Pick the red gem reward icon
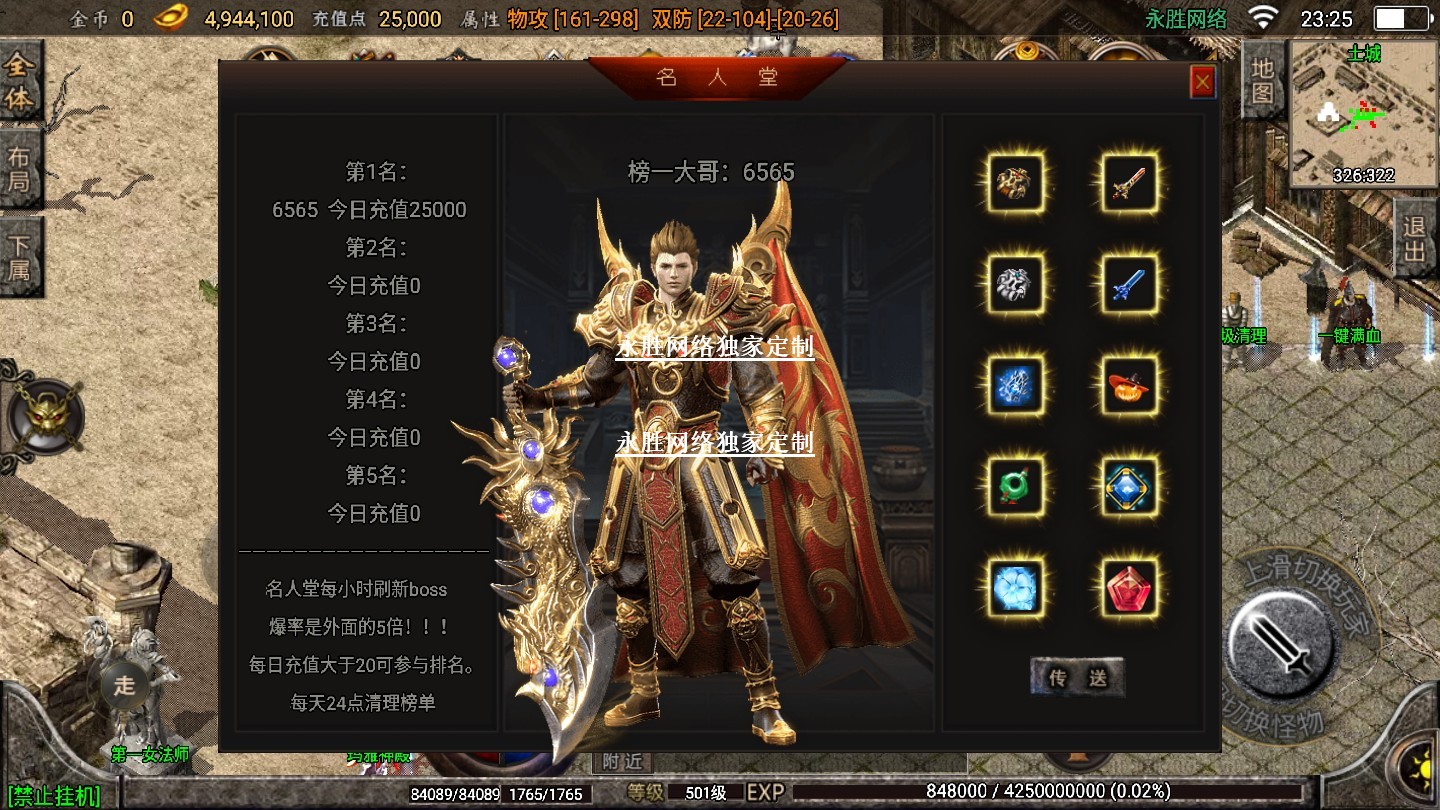The height and width of the screenshot is (810, 1440). (x=1130, y=587)
